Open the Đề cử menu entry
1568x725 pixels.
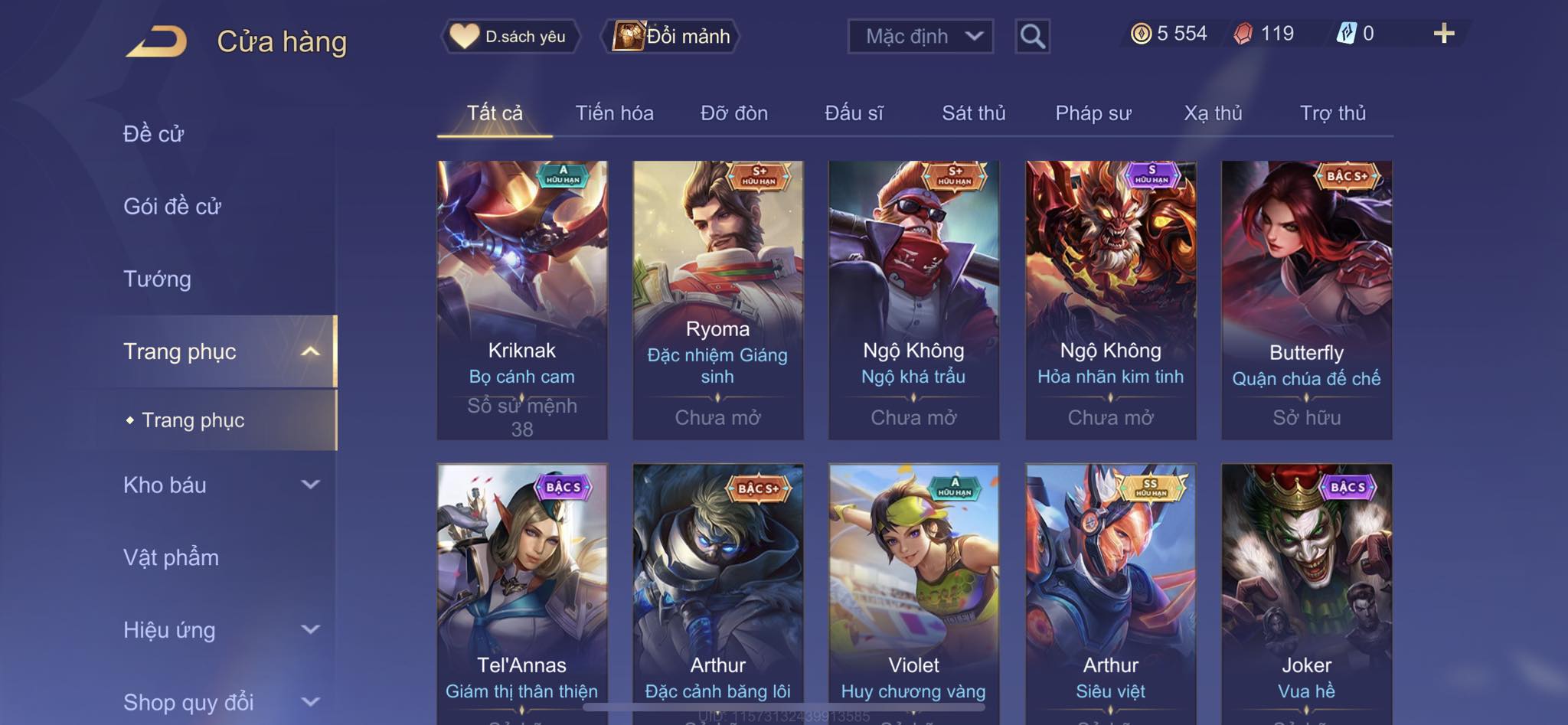(x=153, y=134)
